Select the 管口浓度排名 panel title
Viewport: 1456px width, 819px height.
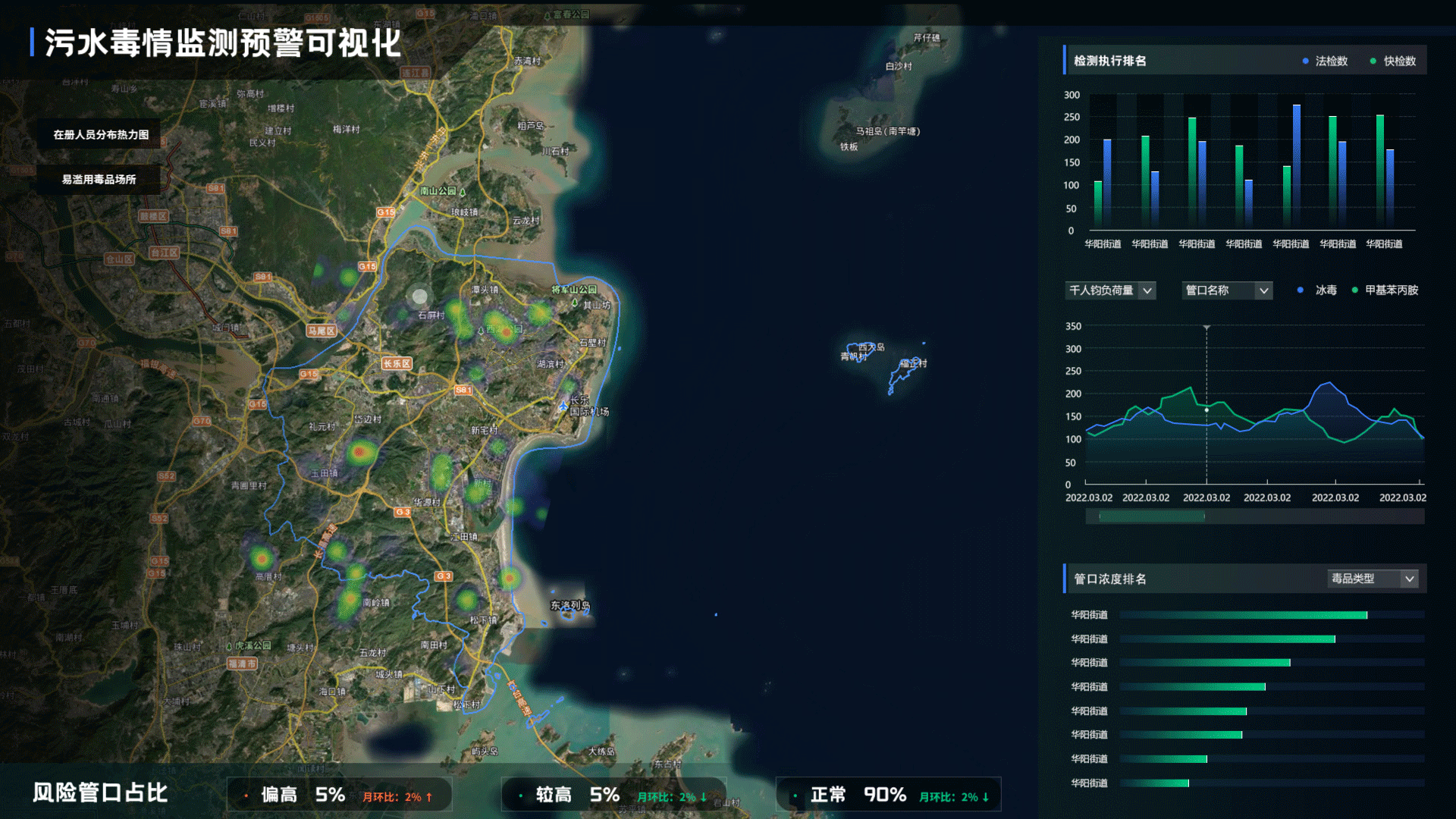1109,579
